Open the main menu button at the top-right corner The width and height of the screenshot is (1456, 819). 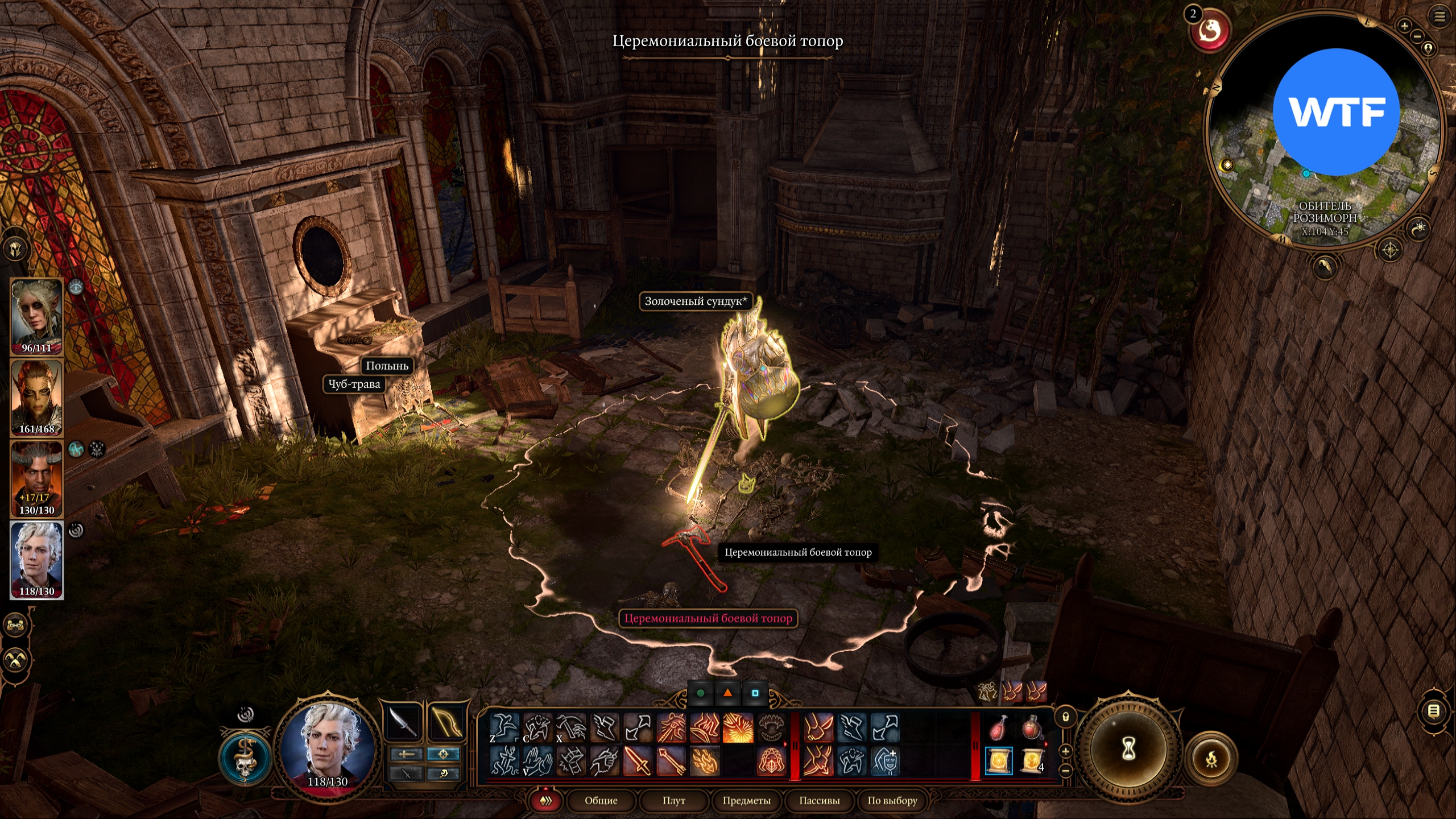click(x=1439, y=17)
